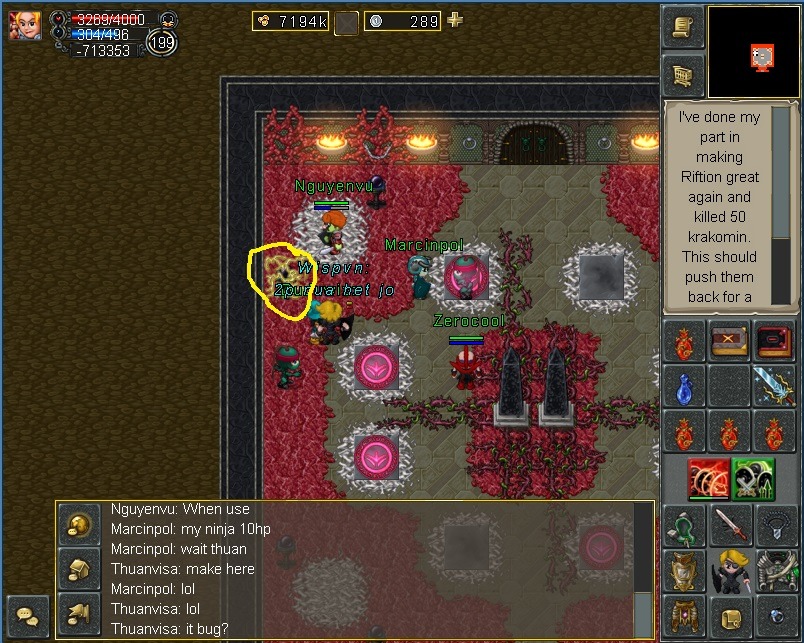Select the blue mana potion slot
This screenshot has height=643, width=804.
(684, 388)
